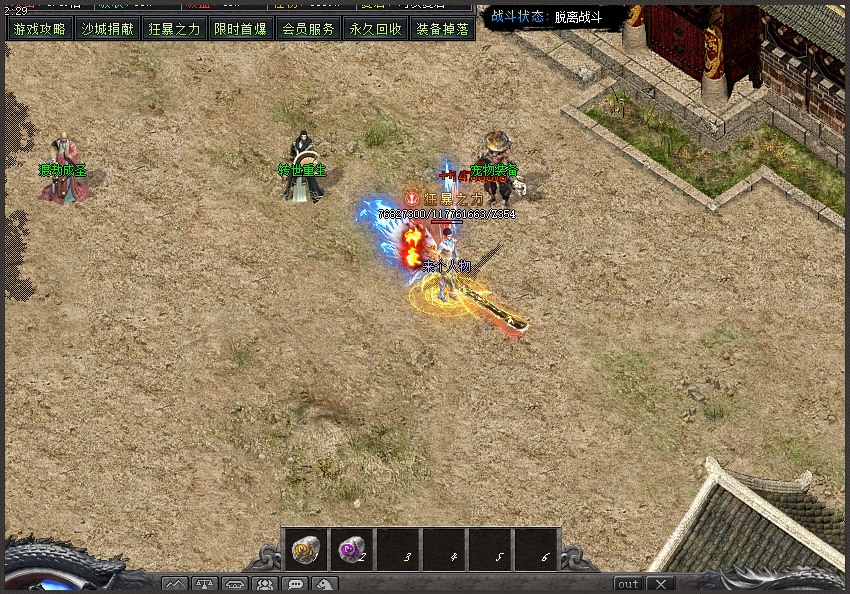Click the 'out' logout button
Viewport: 850px width, 594px height.
point(628,584)
